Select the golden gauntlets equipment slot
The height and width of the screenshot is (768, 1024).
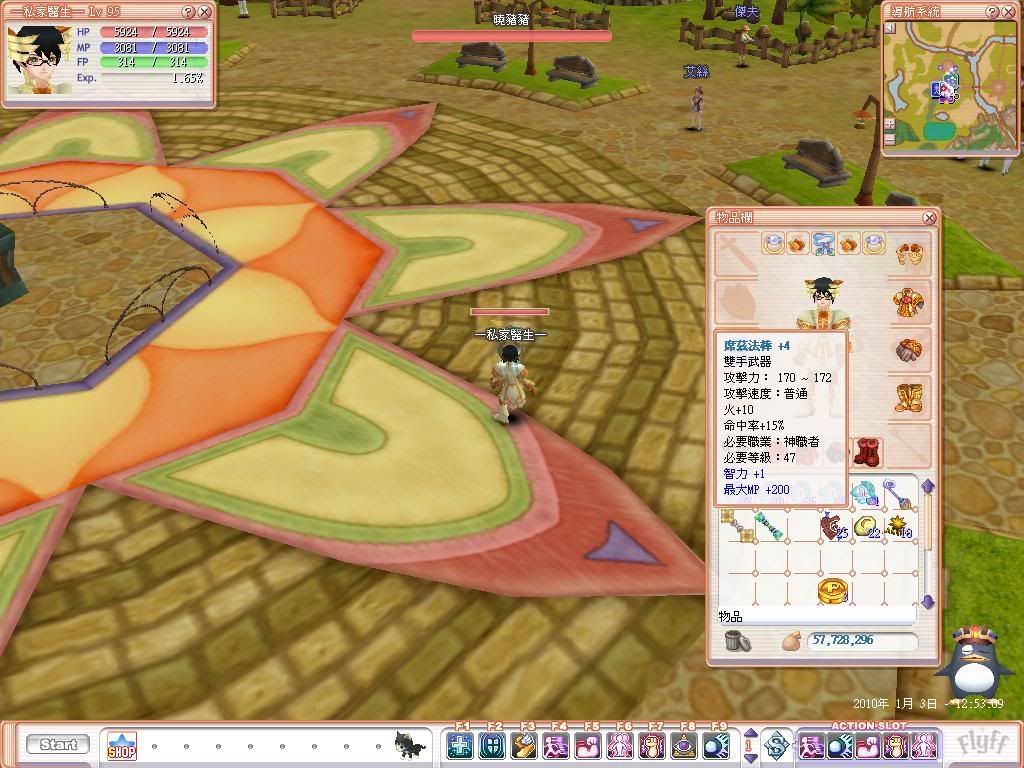tap(909, 352)
